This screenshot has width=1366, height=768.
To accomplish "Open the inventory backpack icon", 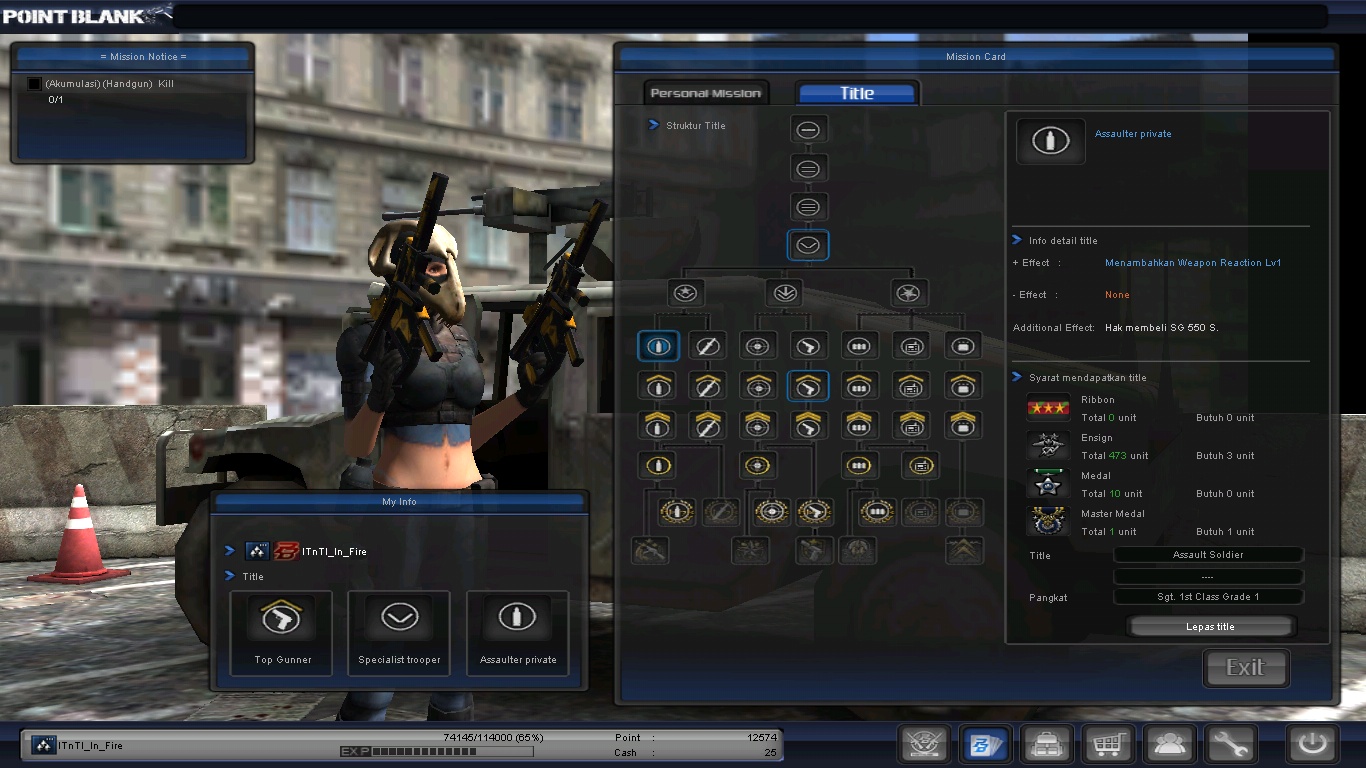I will (1046, 744).
